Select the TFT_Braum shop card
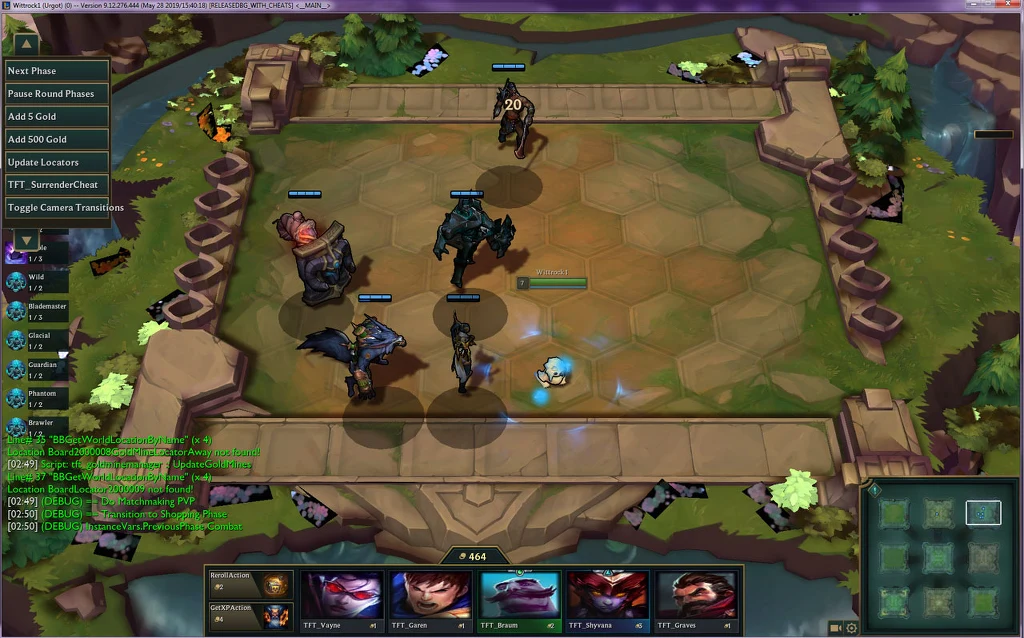 (x=519, y=600)
